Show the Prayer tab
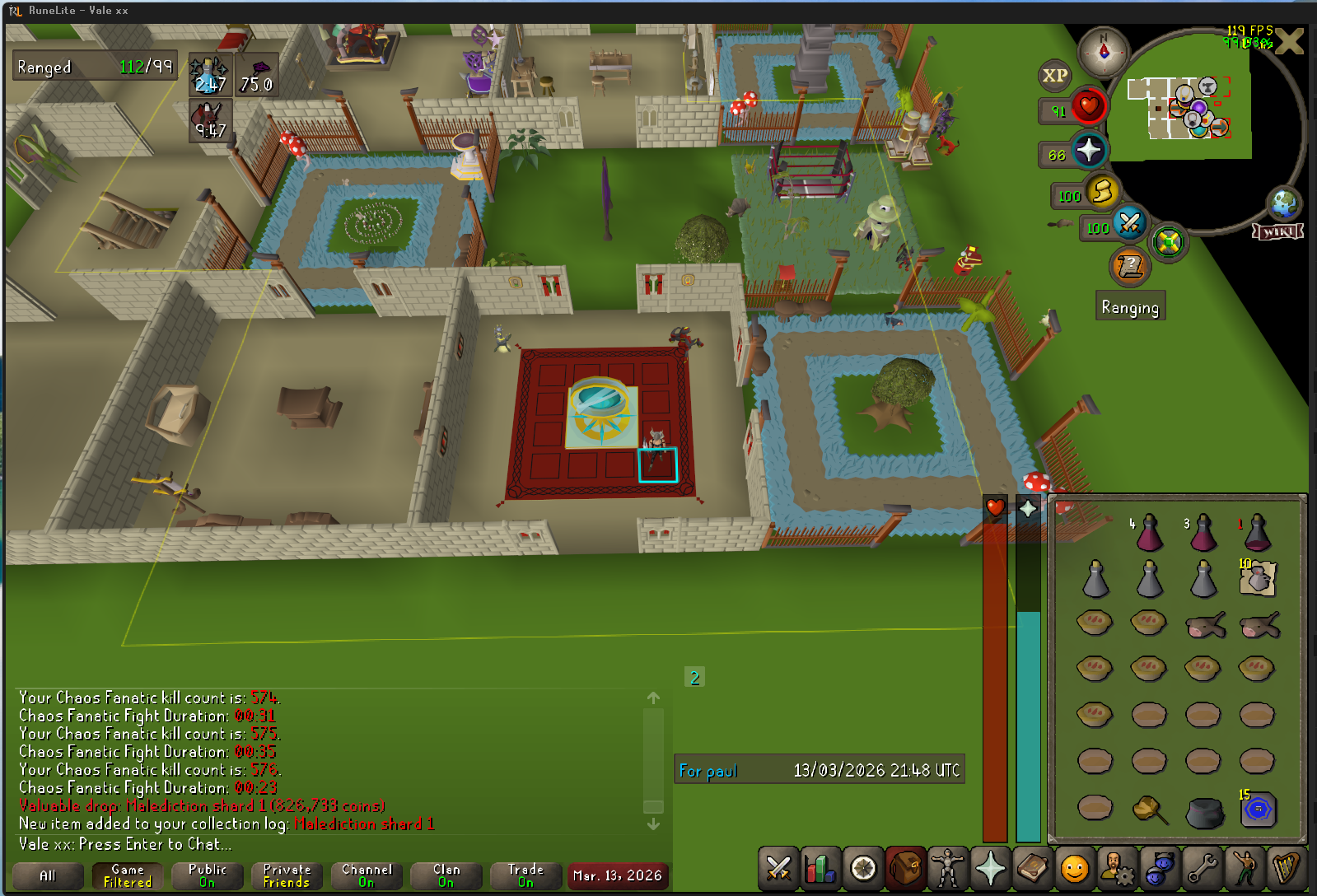 point(990,869)
